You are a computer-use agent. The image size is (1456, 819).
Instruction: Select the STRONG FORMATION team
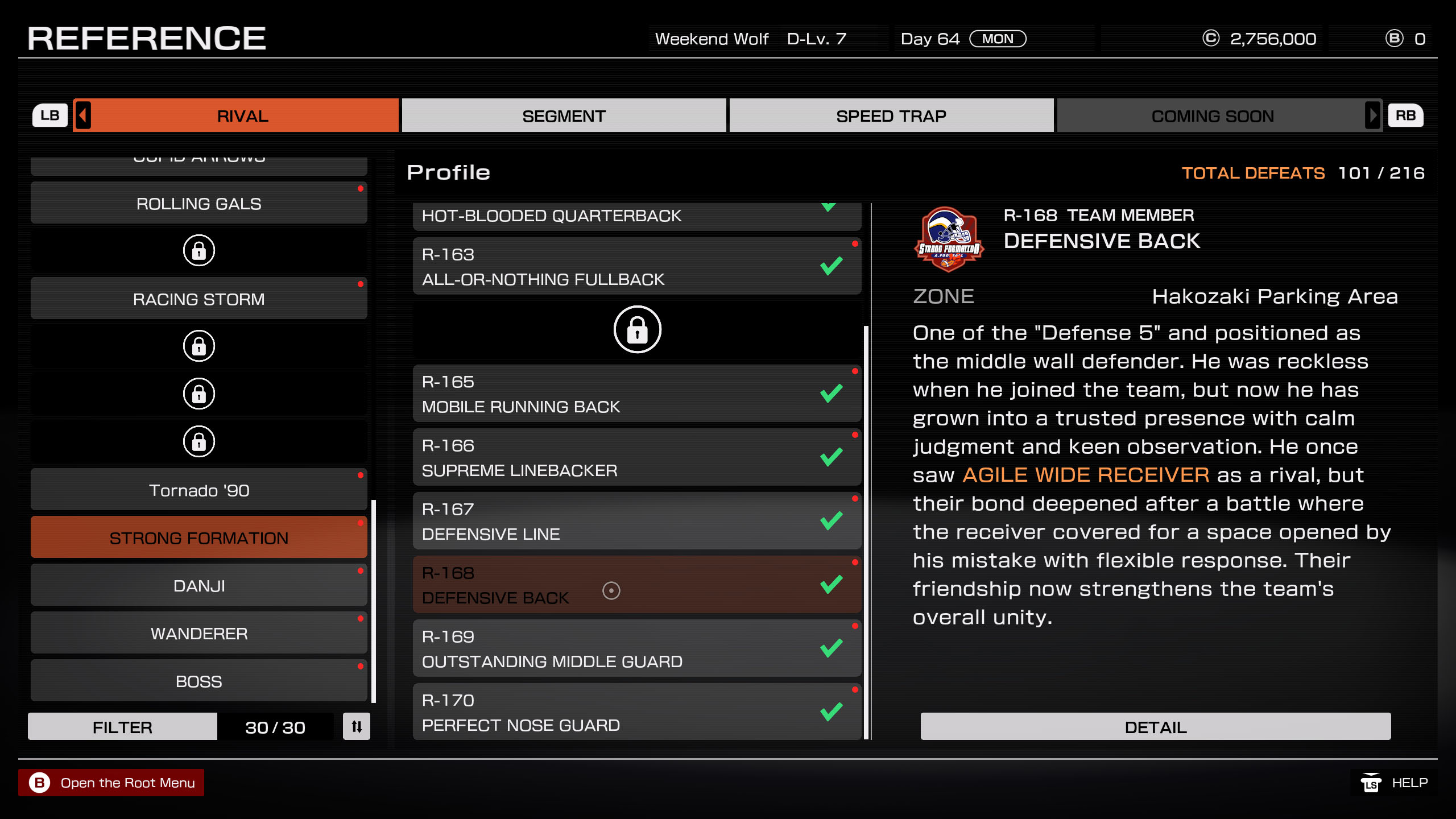point(198,538)
